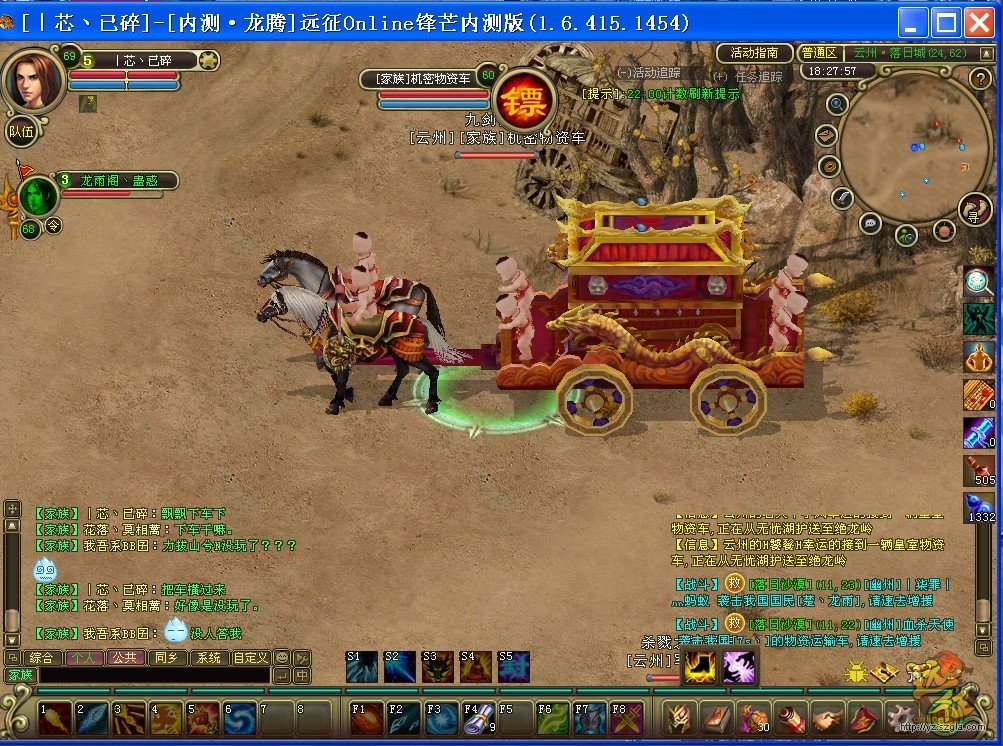Expand the 任务追踪 quest tracker

(747, 76)
